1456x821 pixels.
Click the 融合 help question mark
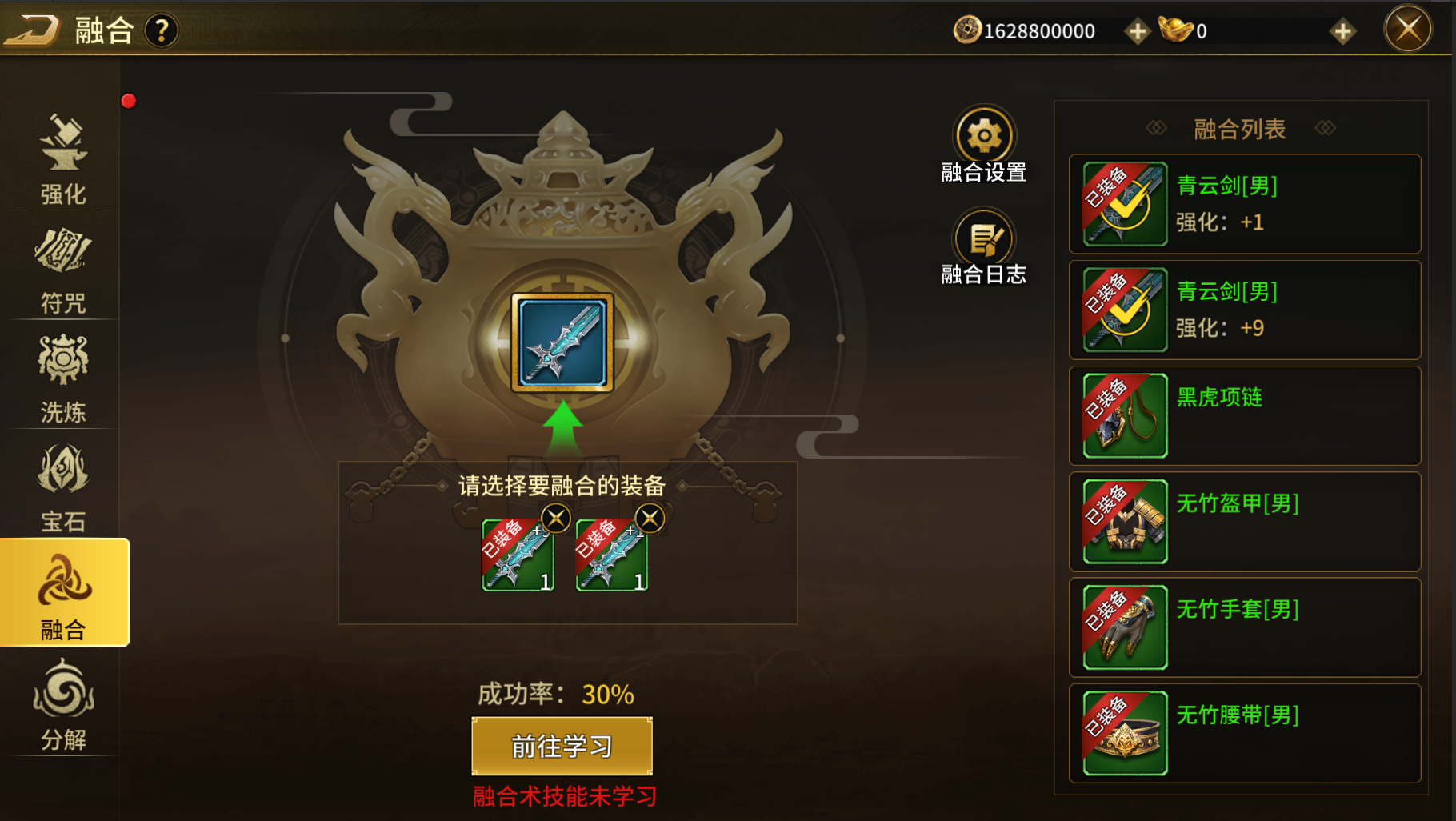click(x=161, y=30)
